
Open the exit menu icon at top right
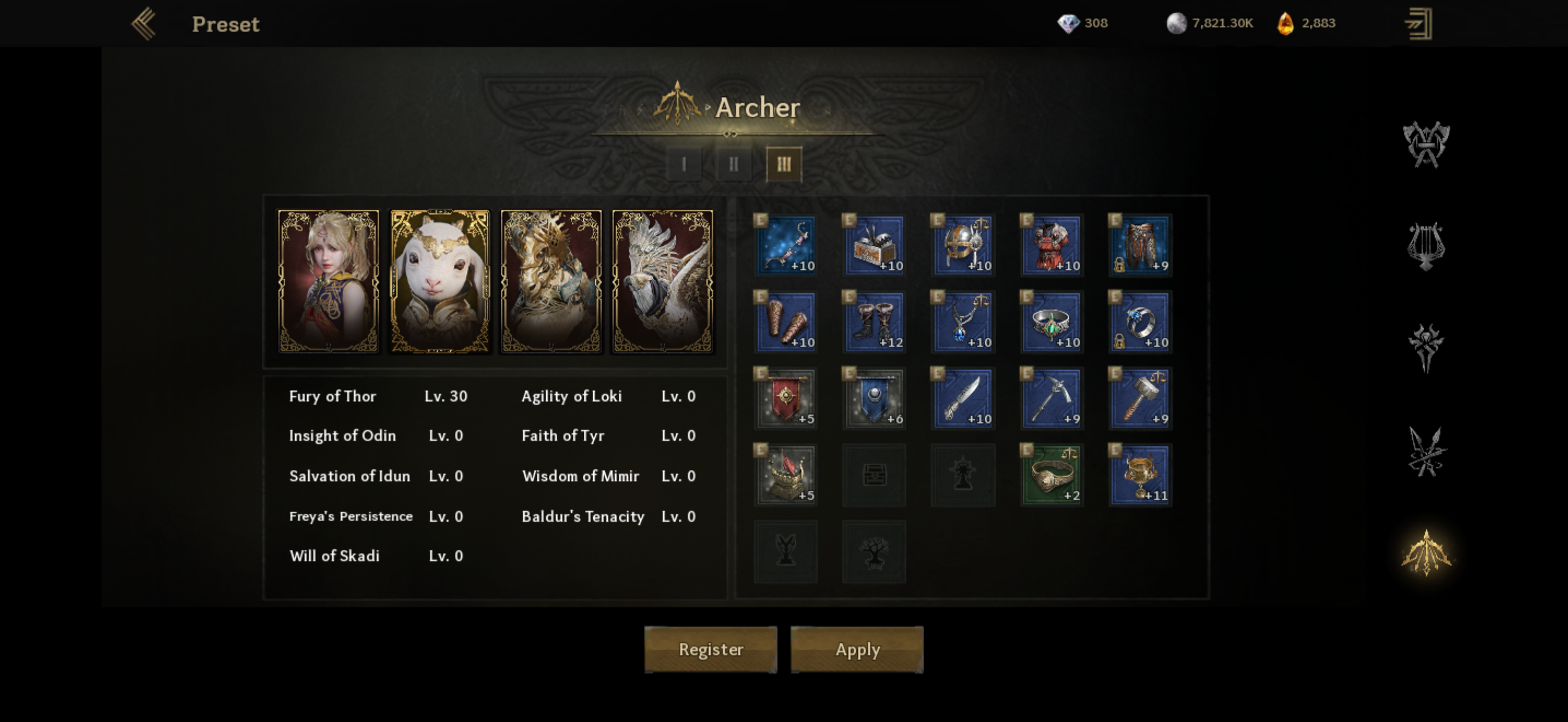[x=1419, y=24]
